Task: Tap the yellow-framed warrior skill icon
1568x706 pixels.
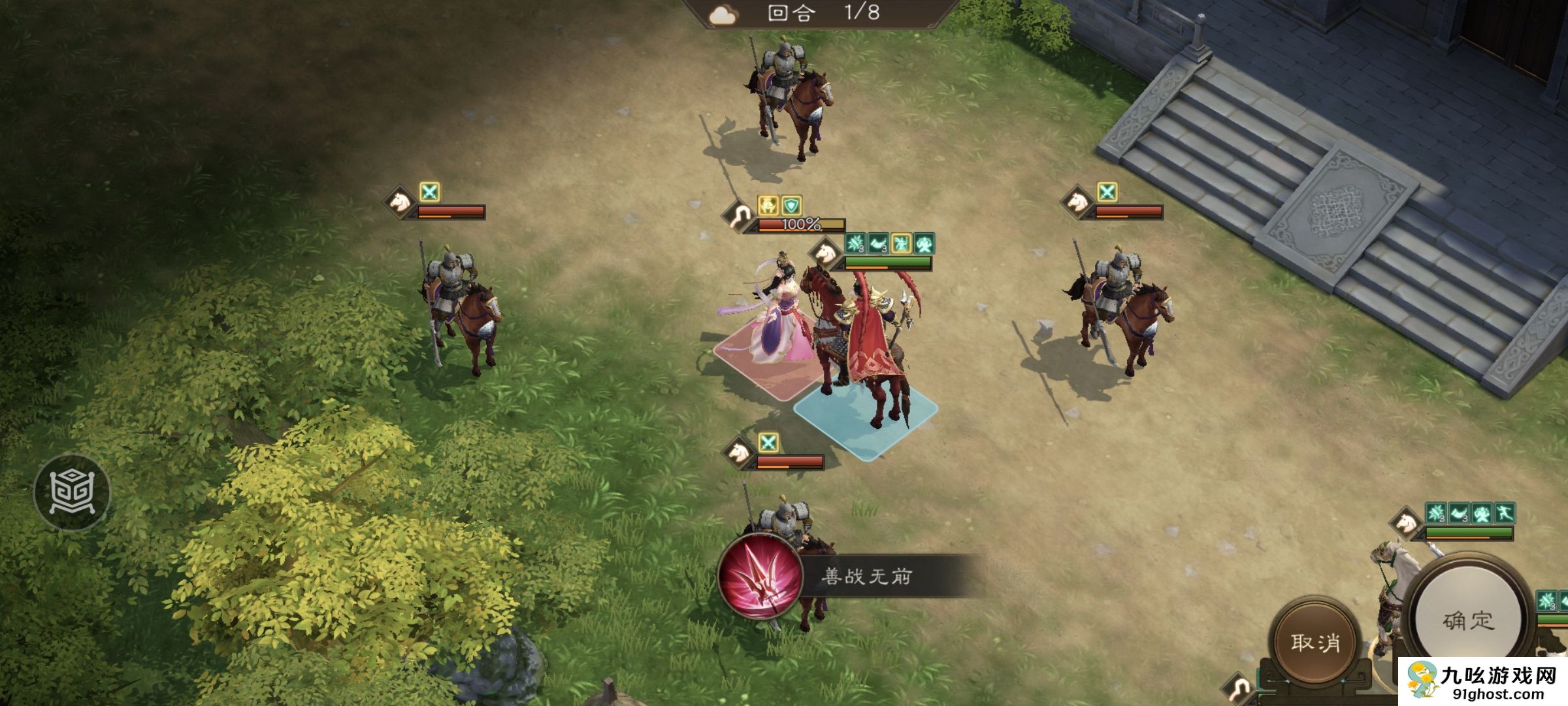Action: (x=901, y=244)
